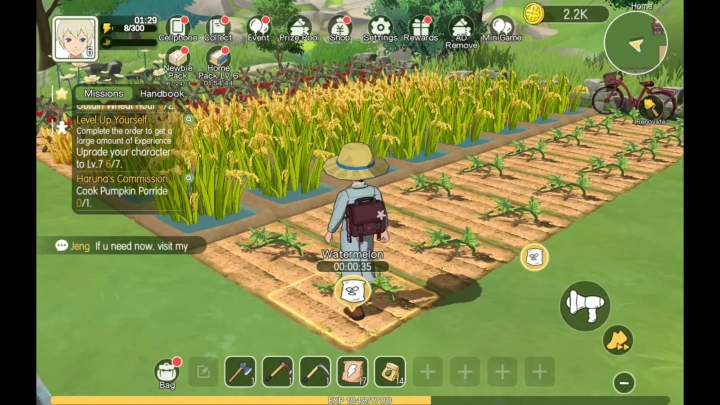This screenshot has height=405, width=720.
Task: Select the seed bag hotbar slot
Action: tap(390, 372)
